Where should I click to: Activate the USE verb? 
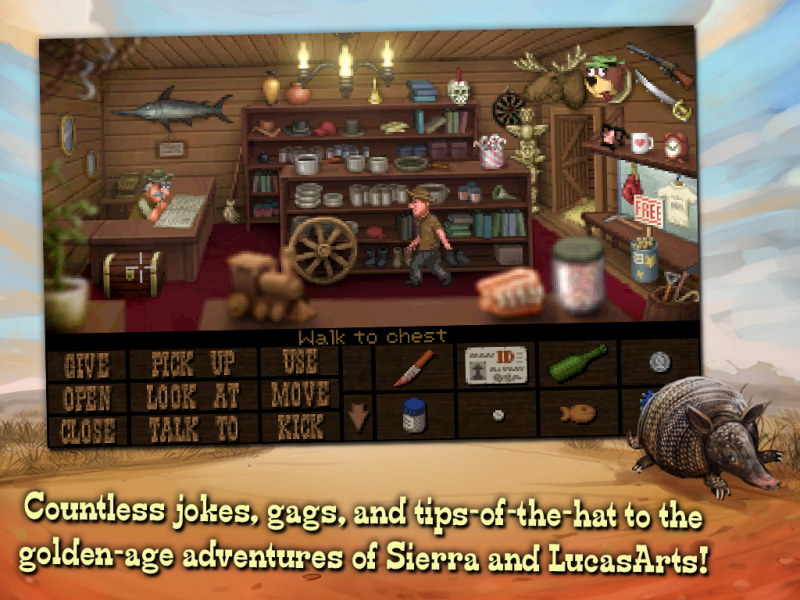[x=299, y=362]
